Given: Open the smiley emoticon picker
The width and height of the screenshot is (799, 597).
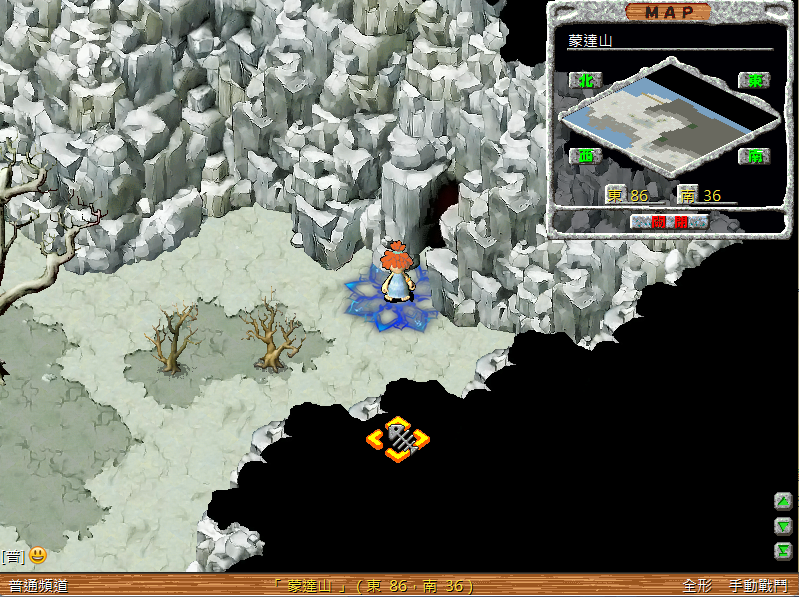Looking at the screenshot, I should (38, 554).
